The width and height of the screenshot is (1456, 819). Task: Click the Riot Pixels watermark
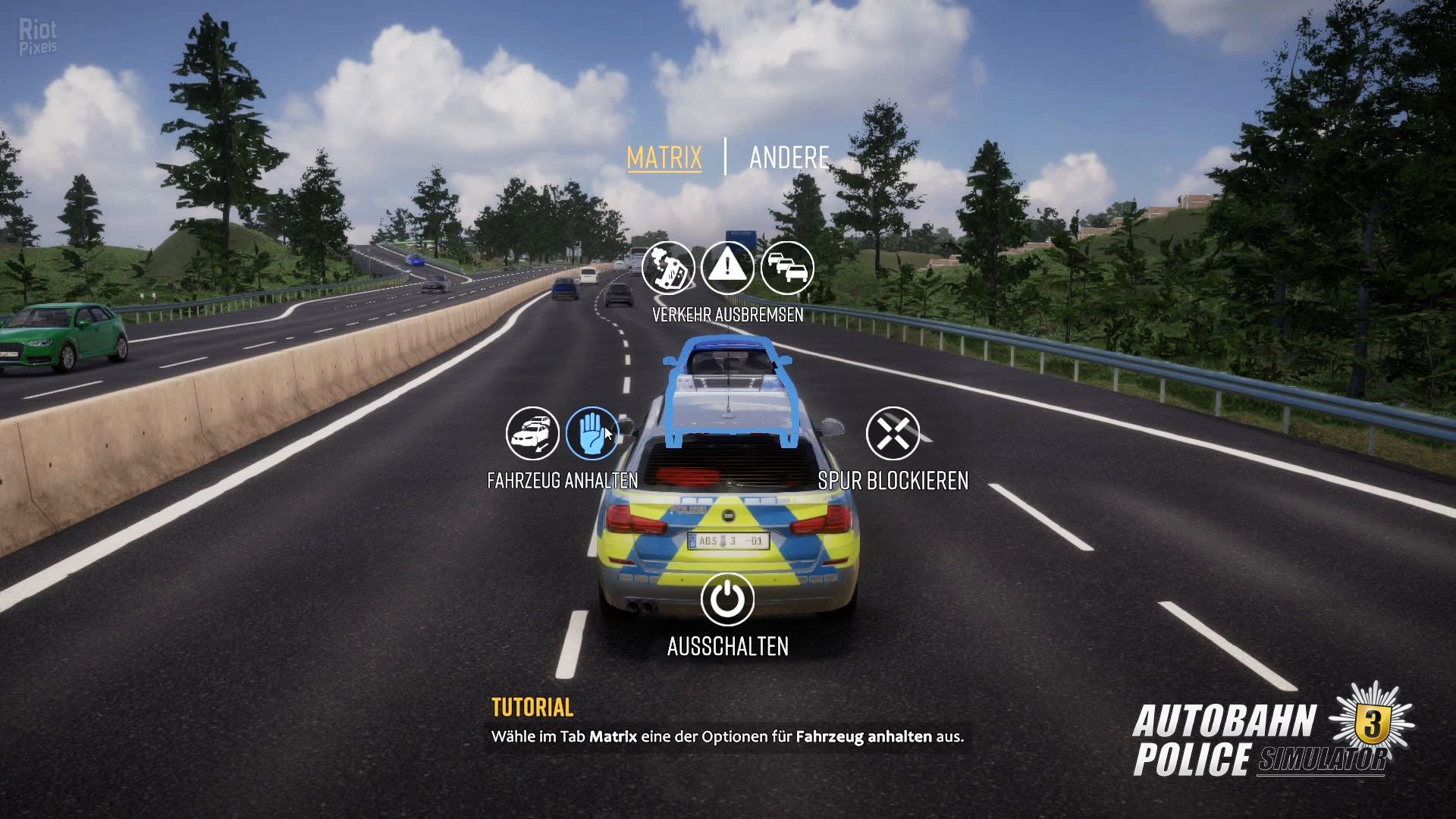pyautogui.click(x=36, y=35)
